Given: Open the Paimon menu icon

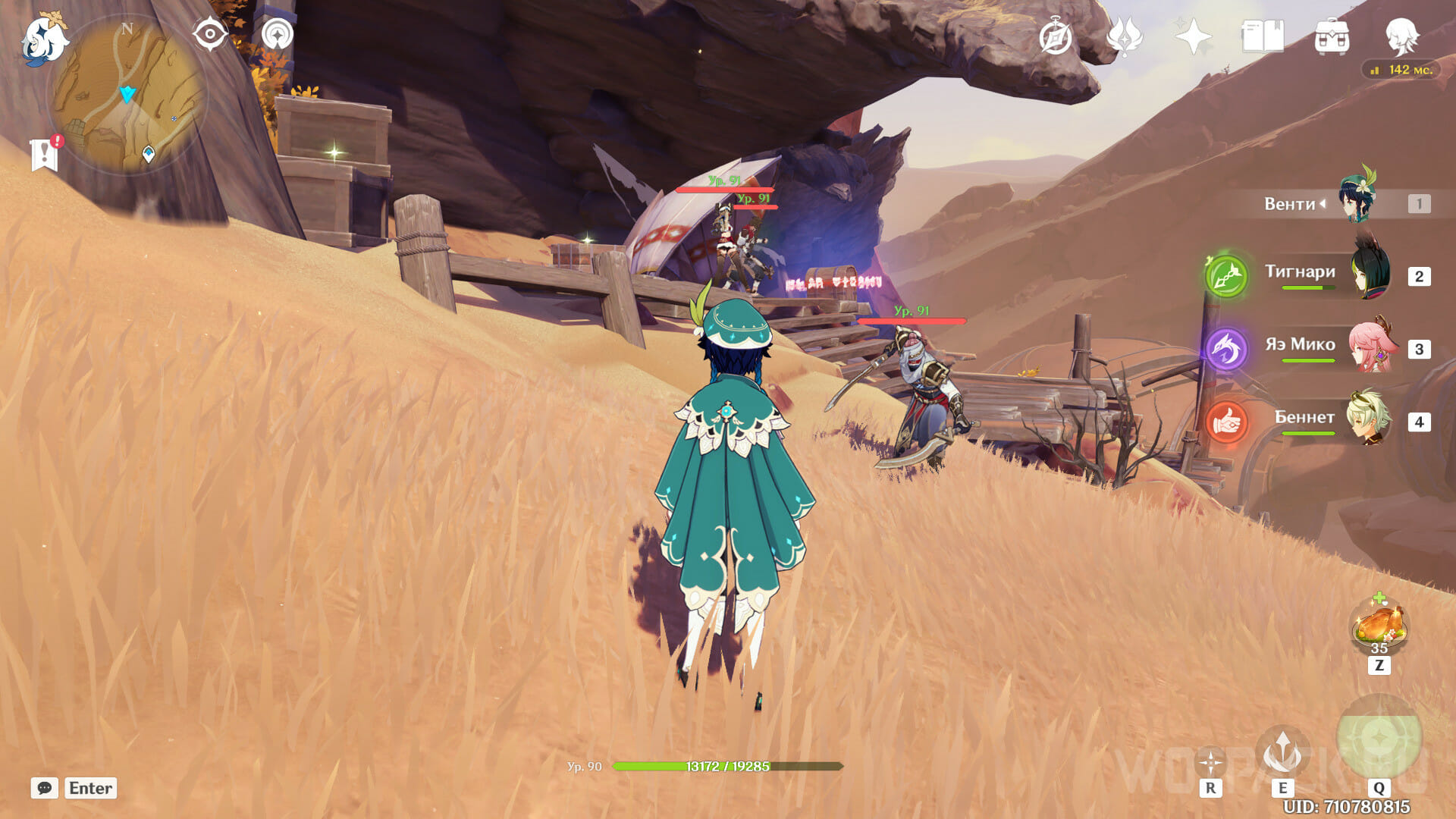Looking at the screenshot, I should click(44, 38).
